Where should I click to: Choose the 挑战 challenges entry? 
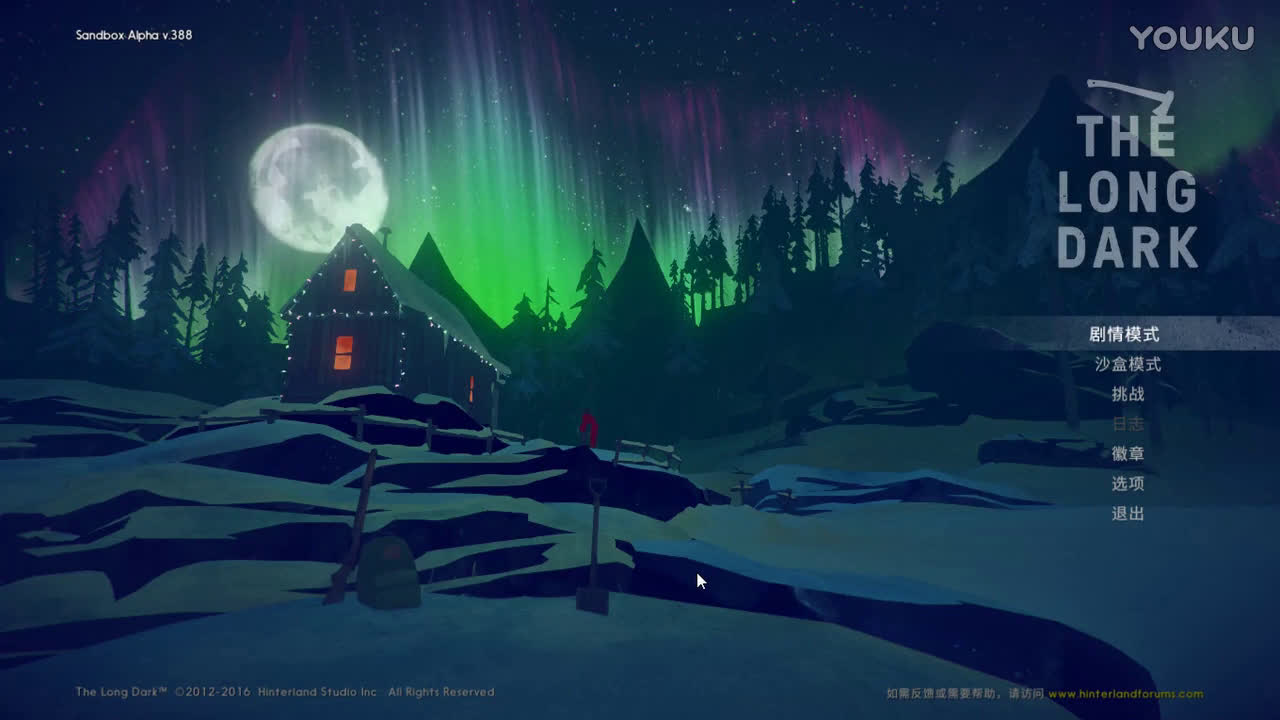click(1128, 394)
